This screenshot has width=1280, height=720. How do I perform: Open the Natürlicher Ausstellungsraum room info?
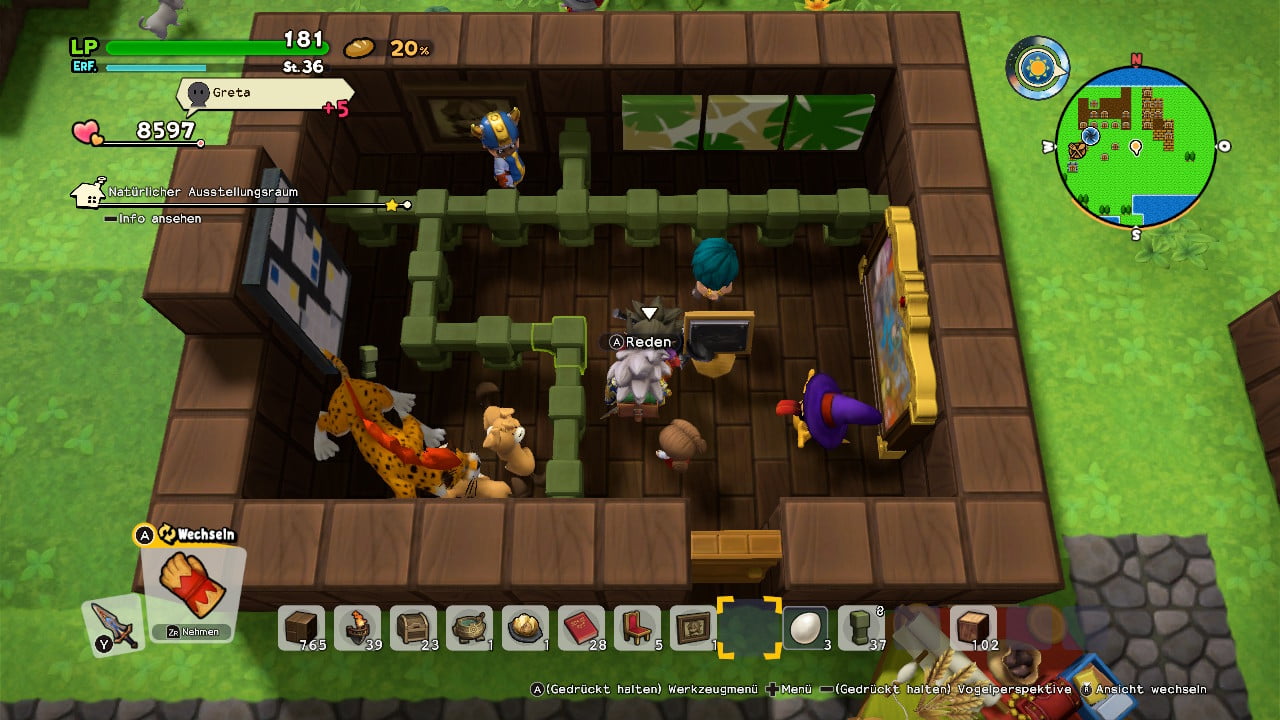202,192
